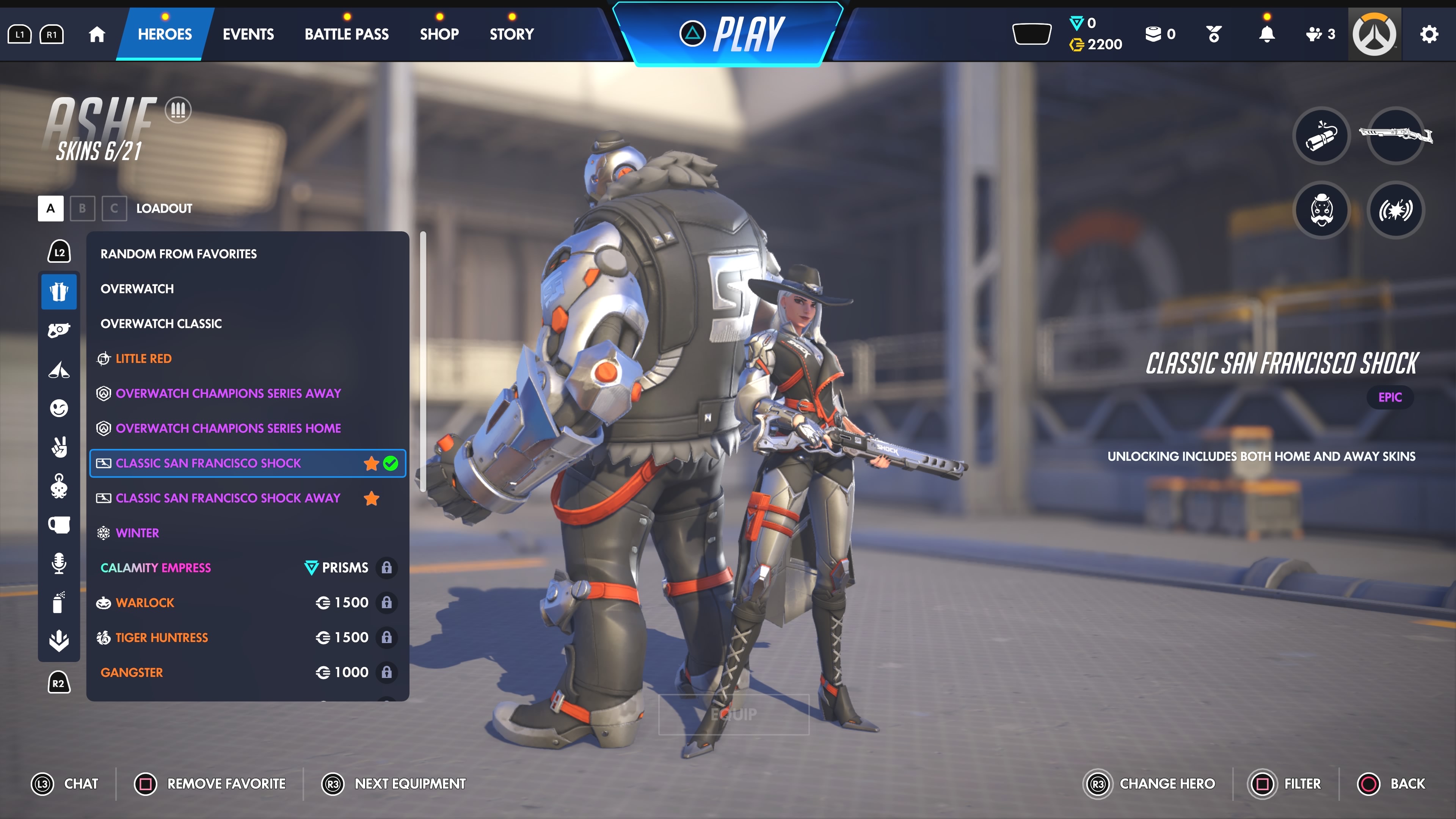The image size is (1456, 819).
Task: Choose the Warlock skin priced 1500
Action: (x=145, y=602)
